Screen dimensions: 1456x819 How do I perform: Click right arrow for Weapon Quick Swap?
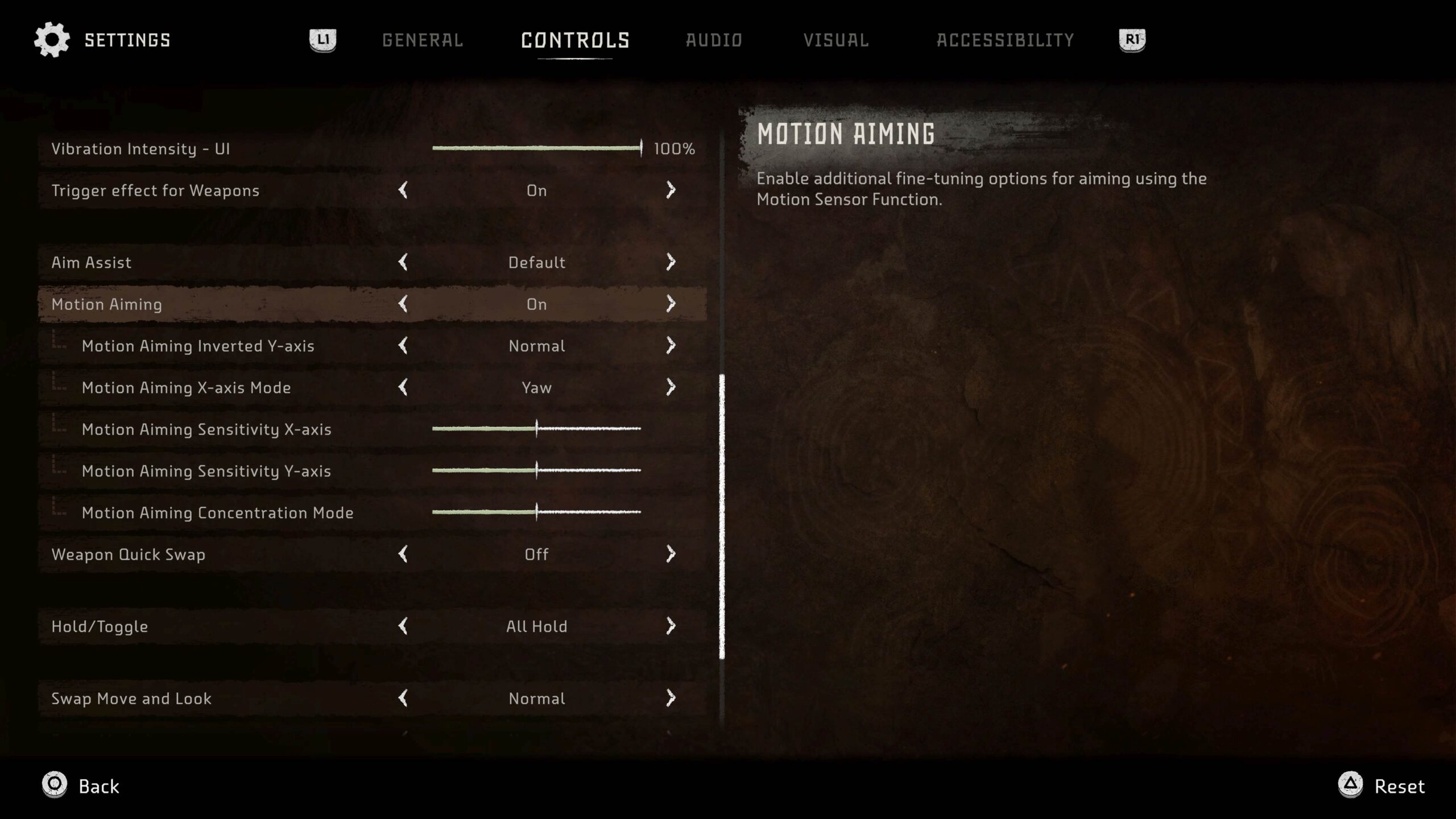coord(671,554)
